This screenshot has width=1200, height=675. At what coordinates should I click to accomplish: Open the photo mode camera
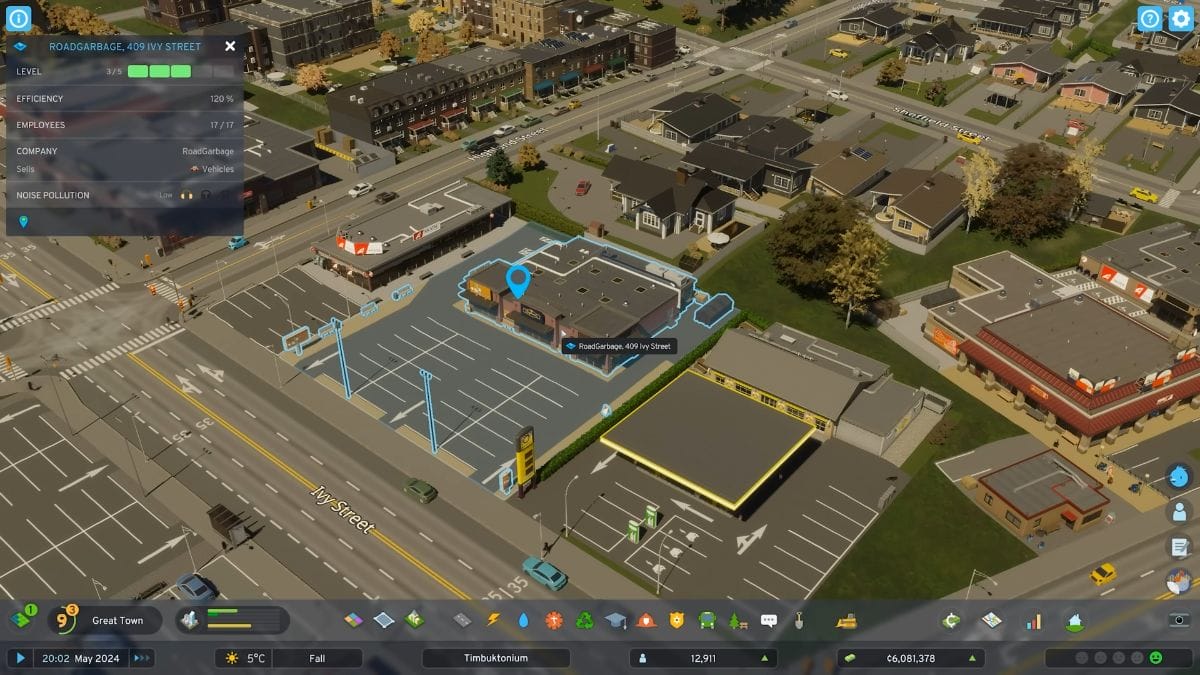1179,620
